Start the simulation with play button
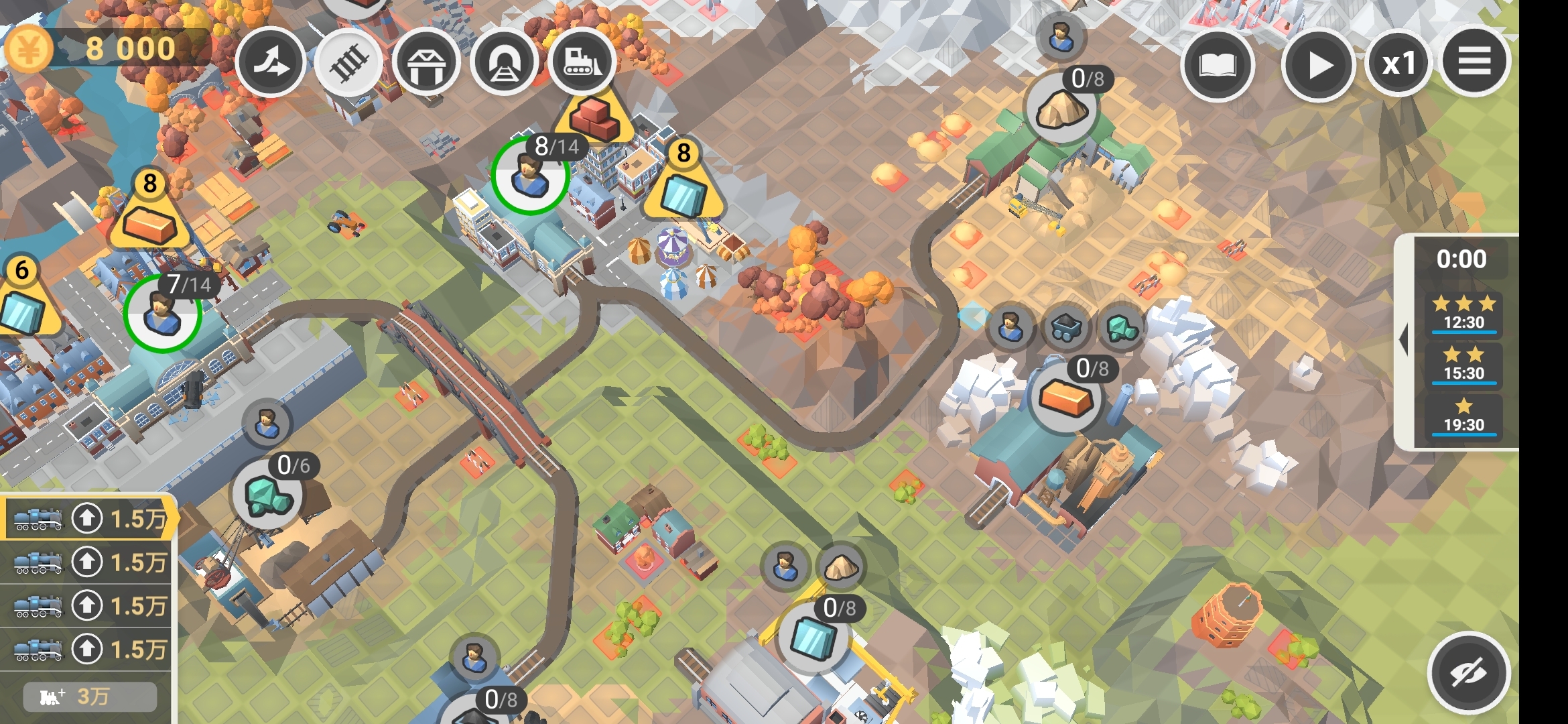This screenshot has width=1568, height=724. point(1318,65)
